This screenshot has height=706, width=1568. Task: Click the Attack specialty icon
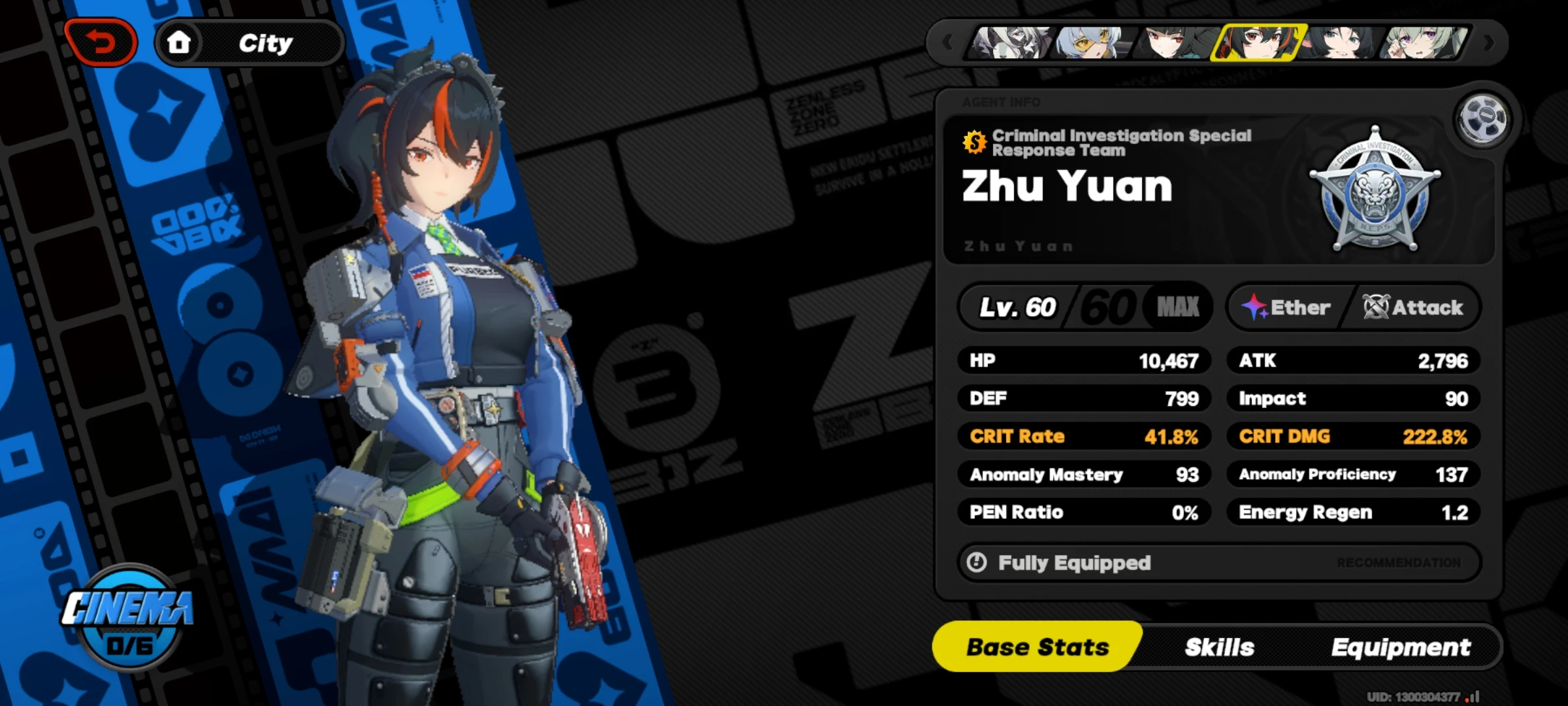(1375, 306)
